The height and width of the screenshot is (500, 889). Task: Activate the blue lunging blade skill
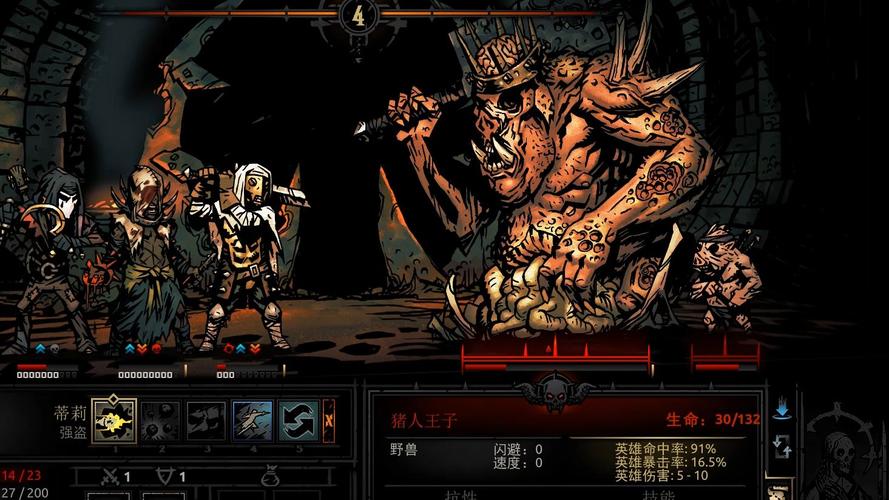tap(252, 420)
